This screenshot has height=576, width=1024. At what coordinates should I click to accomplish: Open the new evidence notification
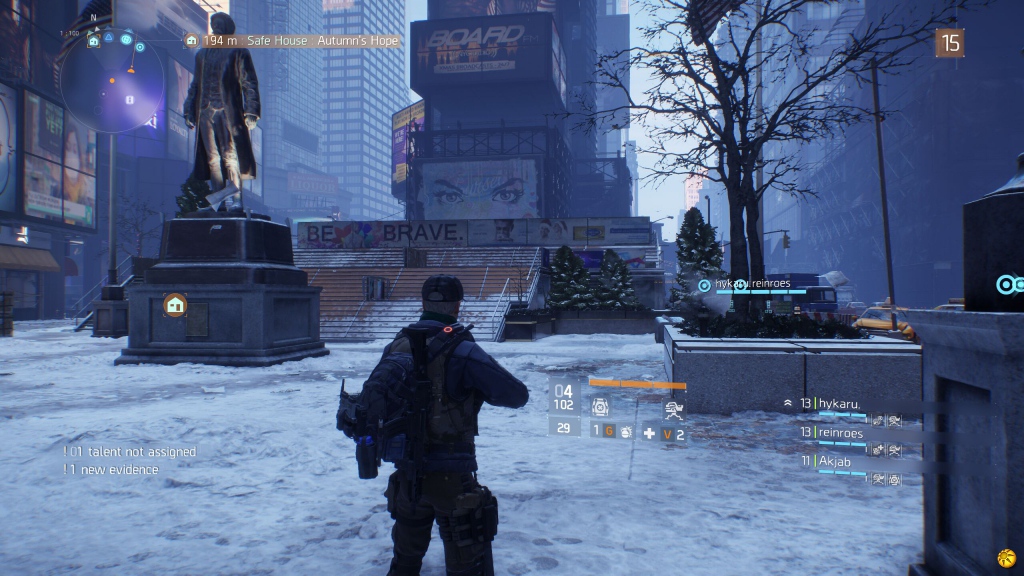(112, 469)
